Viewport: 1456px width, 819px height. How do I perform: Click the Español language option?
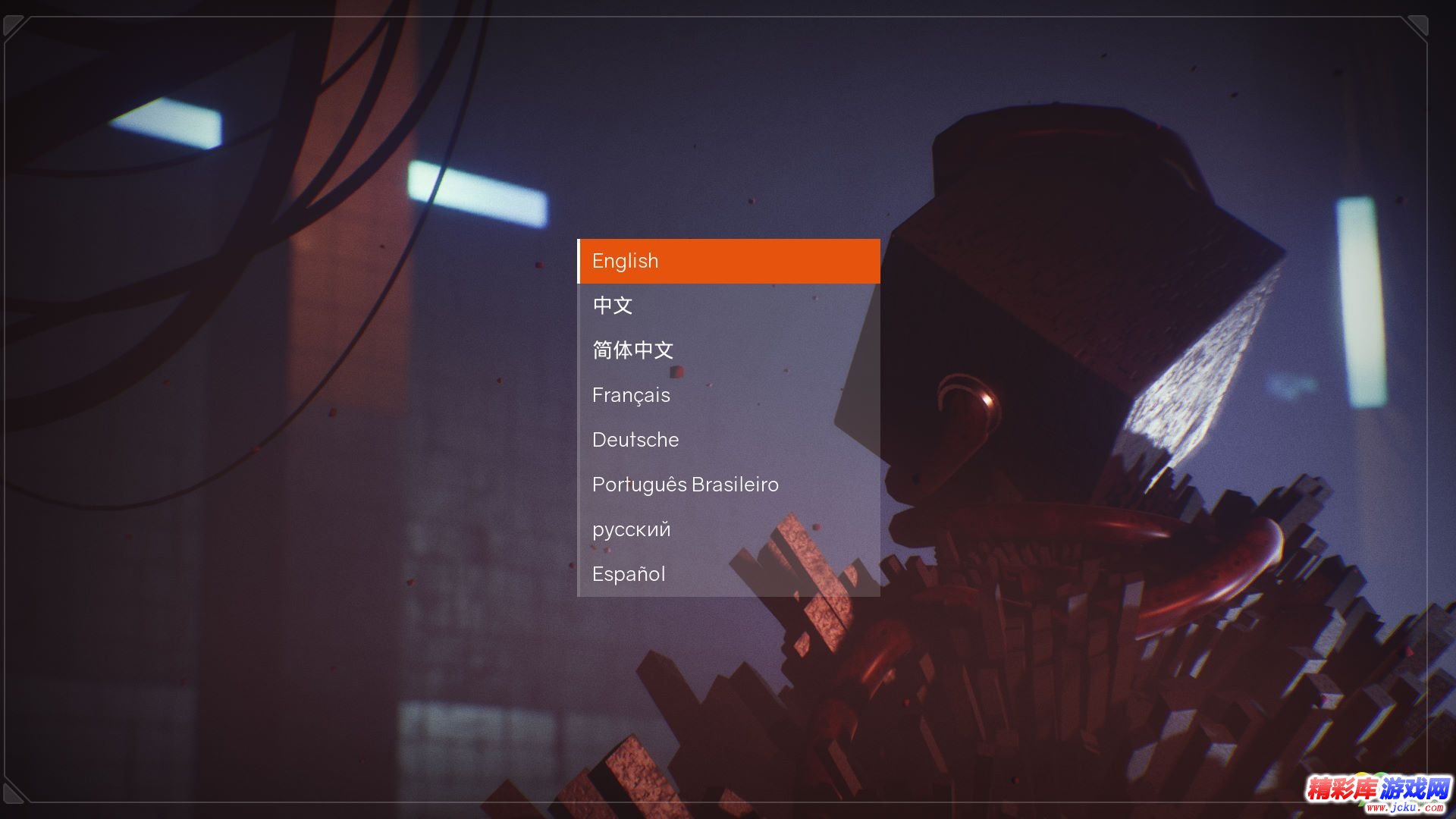(728, 574)
